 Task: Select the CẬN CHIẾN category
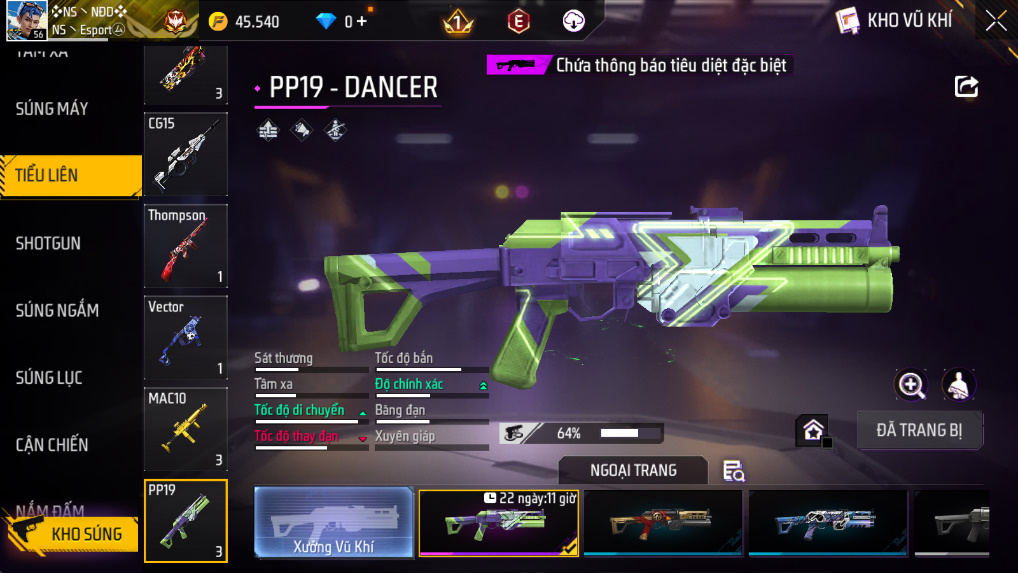coord(52,445)
